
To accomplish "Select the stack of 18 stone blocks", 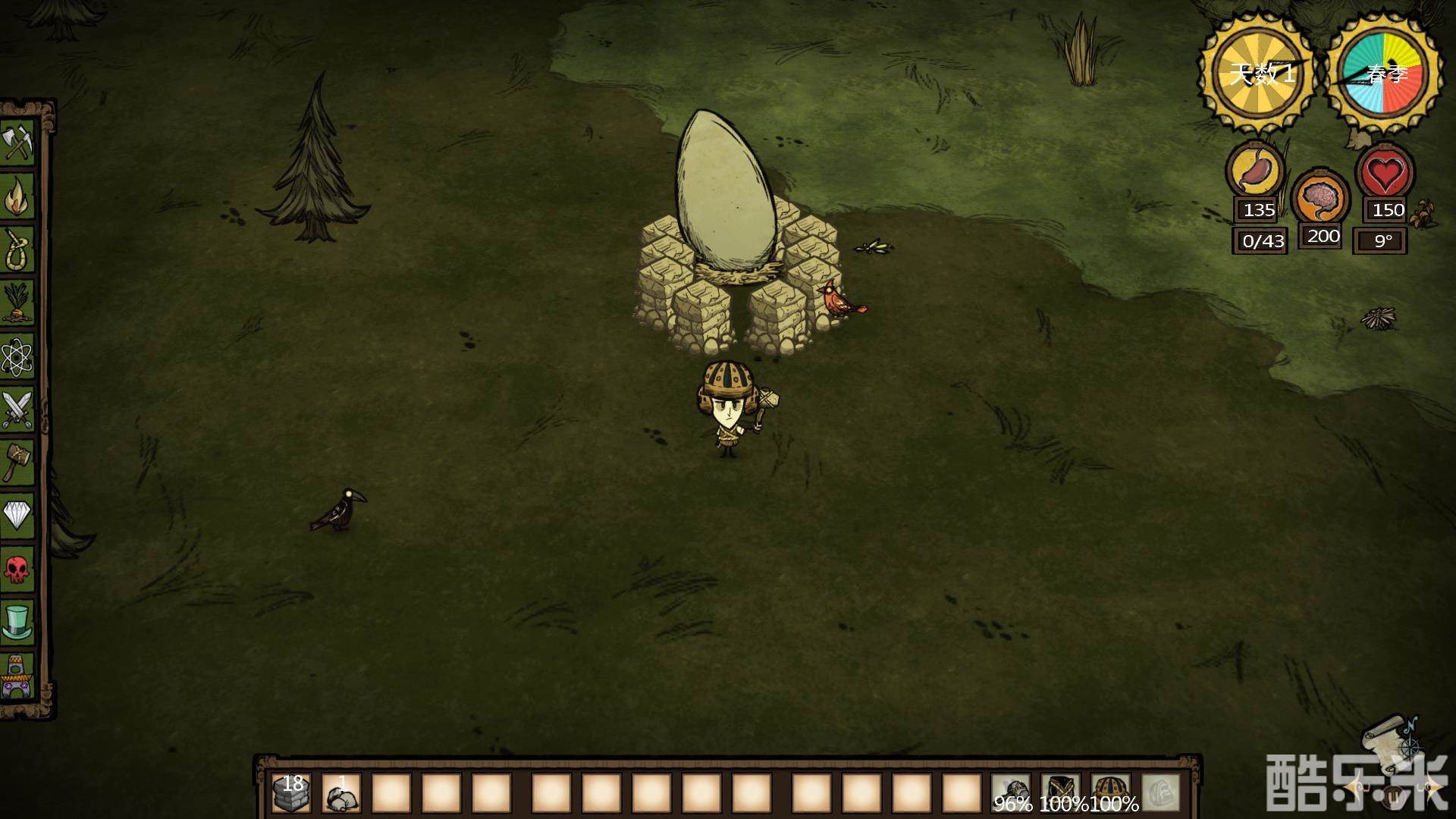I will coord(291,793).
